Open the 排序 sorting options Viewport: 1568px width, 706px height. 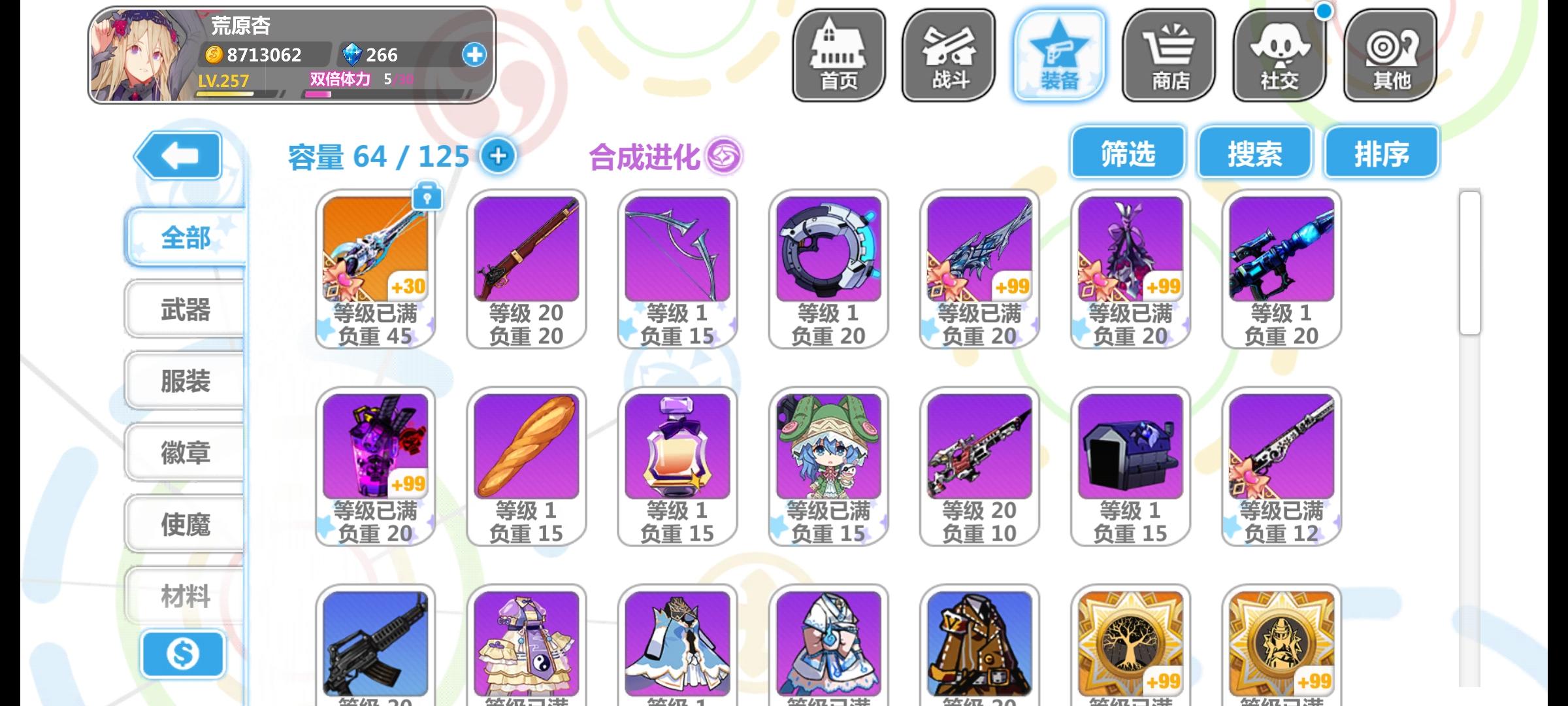(1380, 154)
